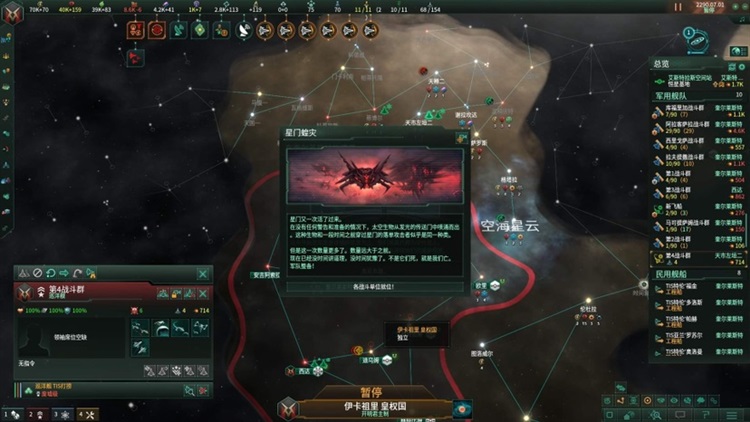Viewport: 750px width, 422px height.
Task: Close the 第4战斗群 fleet panel
Action: tap(203, 273)
